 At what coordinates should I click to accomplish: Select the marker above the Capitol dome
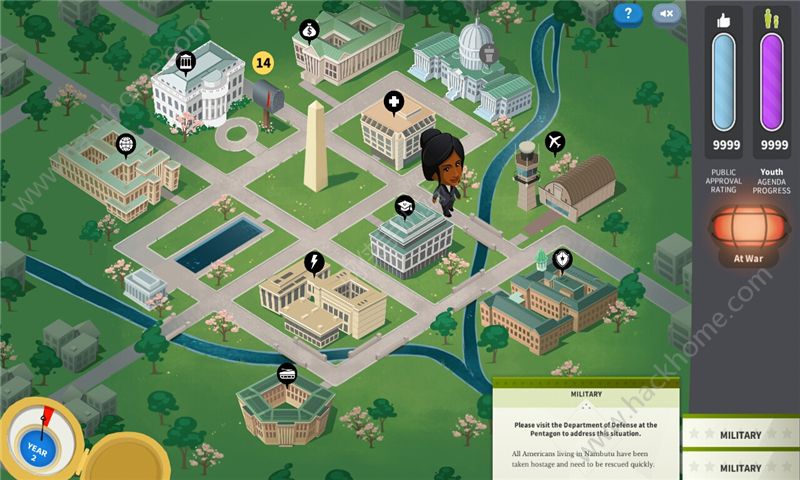(x=487, y=53)
